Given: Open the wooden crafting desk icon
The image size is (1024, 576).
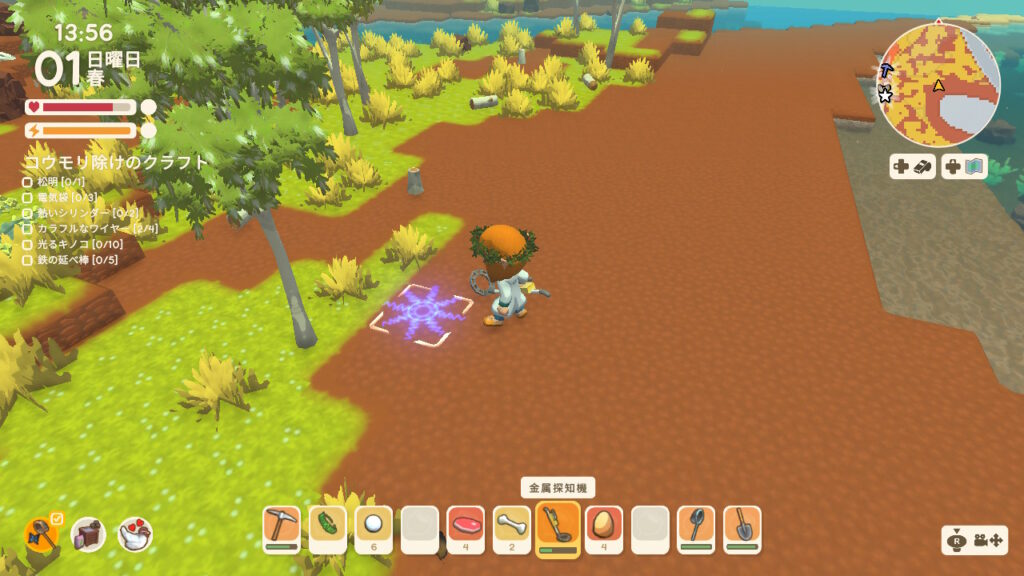Looking at the screenshot, I should tap(88, 535).
